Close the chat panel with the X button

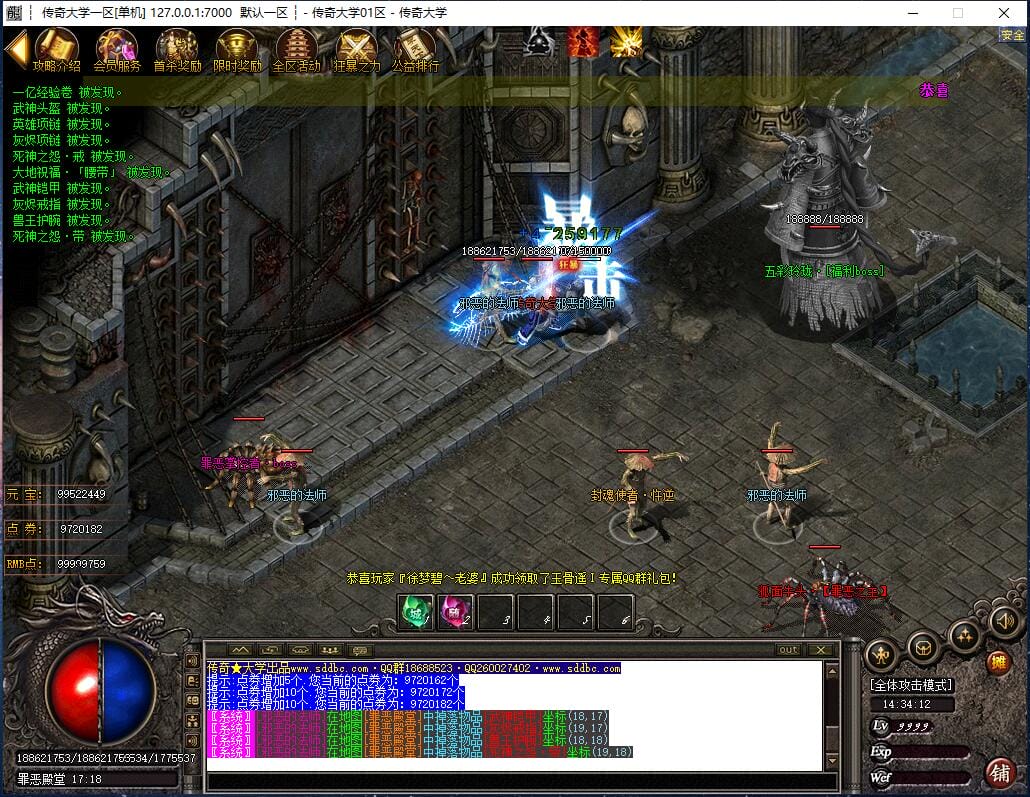click(821, 650)
